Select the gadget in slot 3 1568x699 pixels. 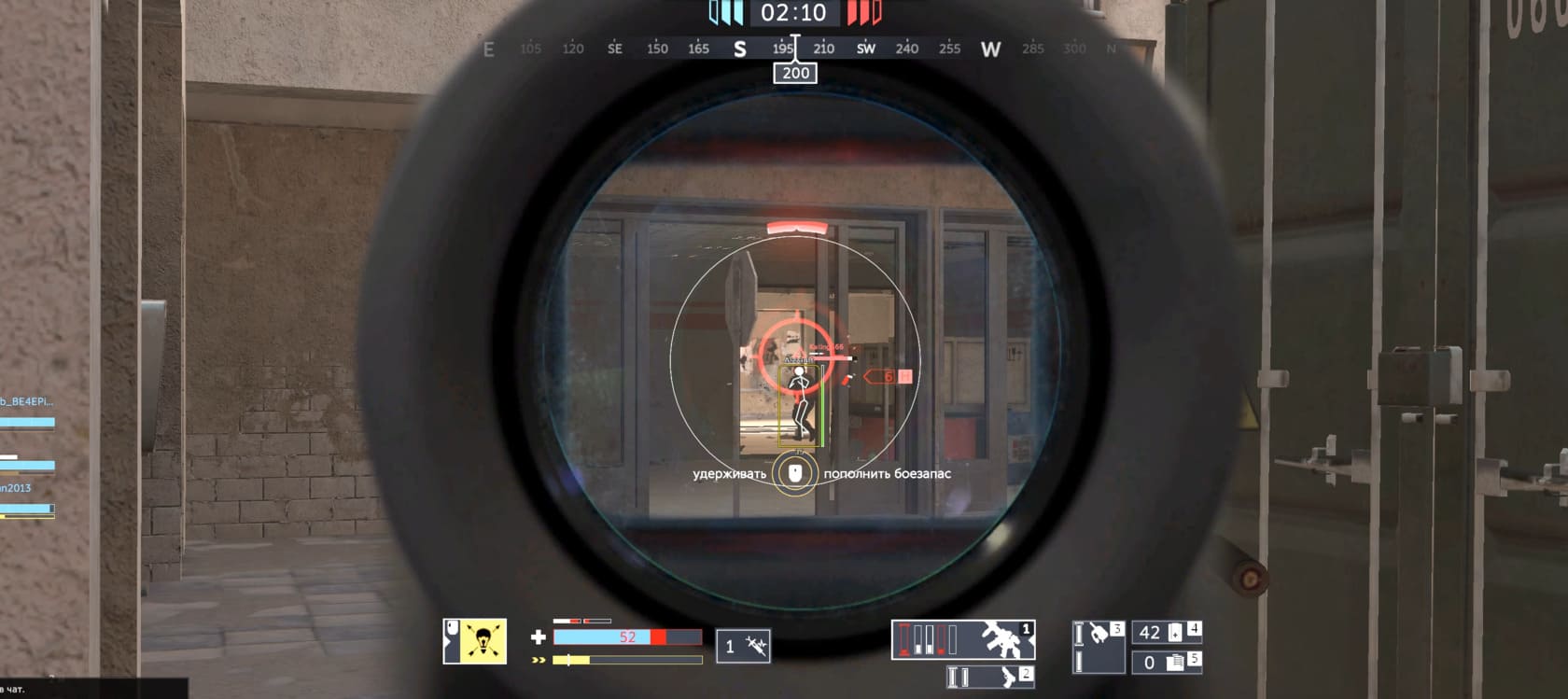pyautogui.click(x=1099, y=646)
